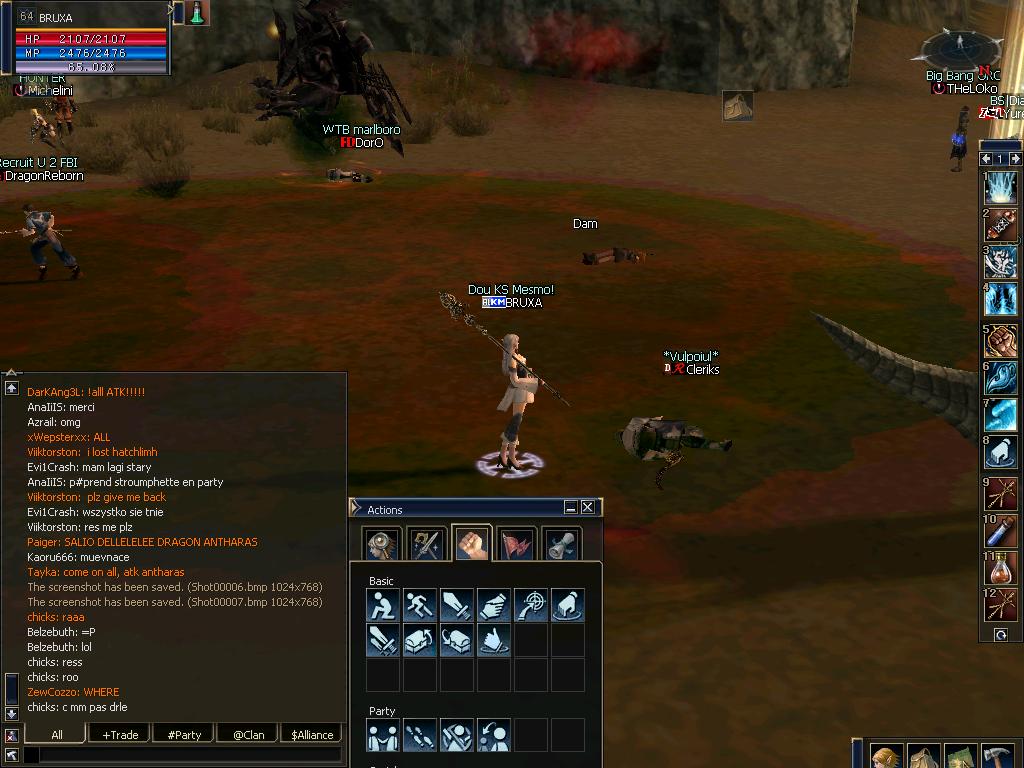Minimize the Actions window
The width and height of the screenshot is (1024, 768).
click(571, 508)
